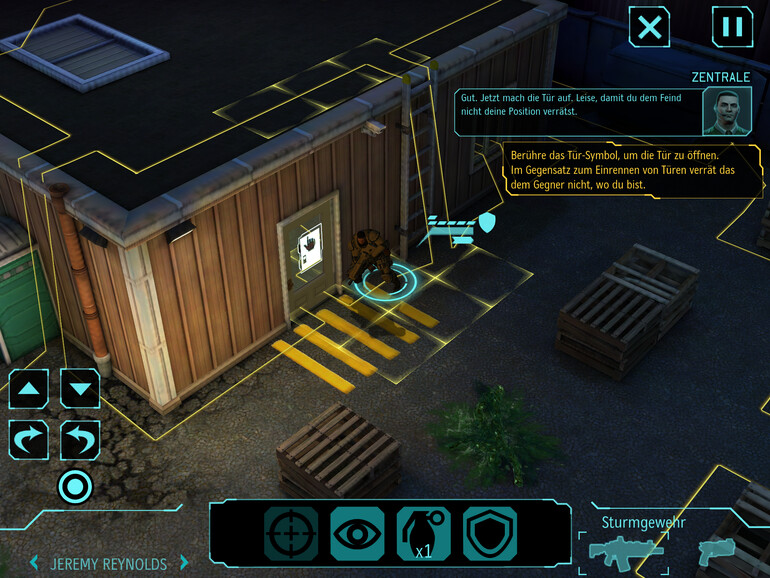The width and height of the screenshot is (770, 578).
Task: Cycle to the next soldier
Action: (184, 563)
